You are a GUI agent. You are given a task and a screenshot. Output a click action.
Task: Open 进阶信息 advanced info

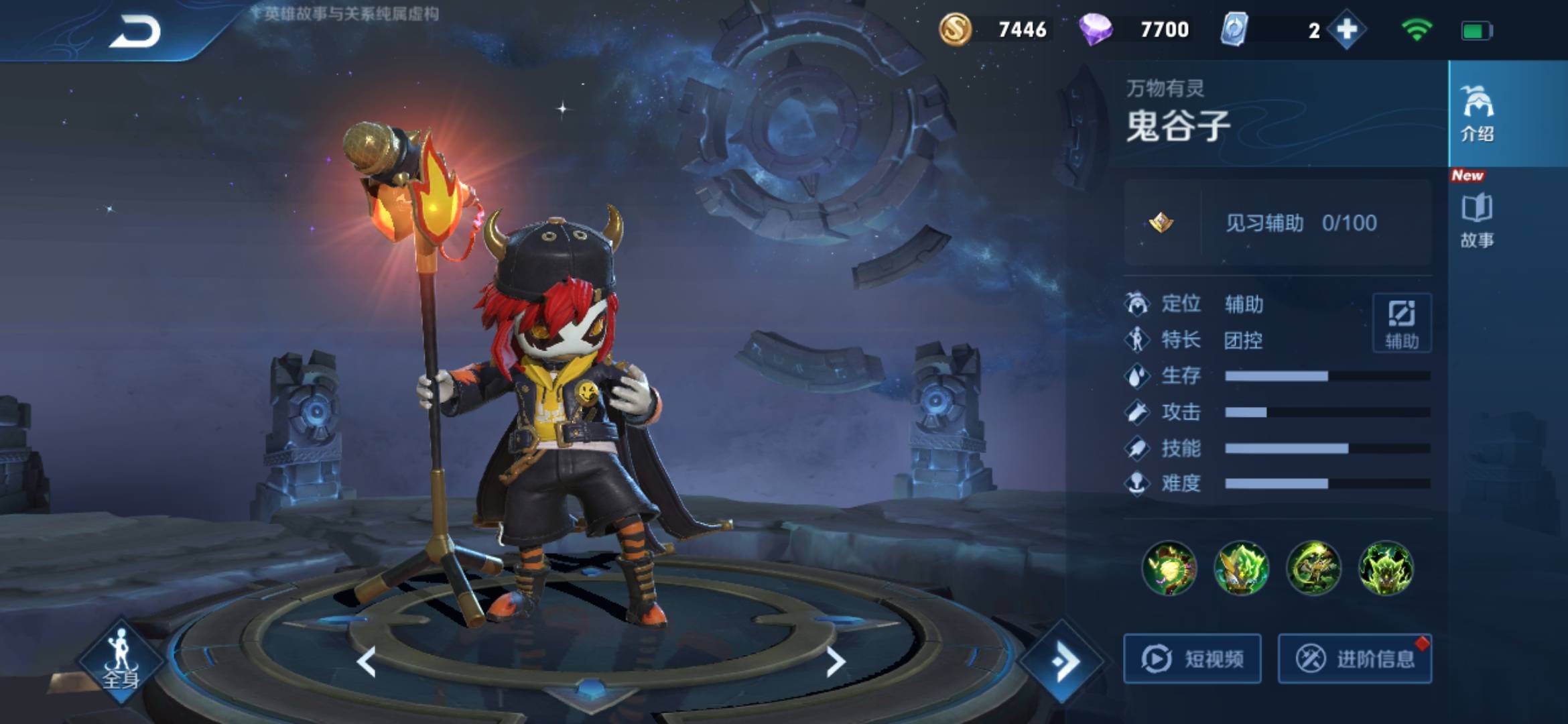tap(1355, 659)
